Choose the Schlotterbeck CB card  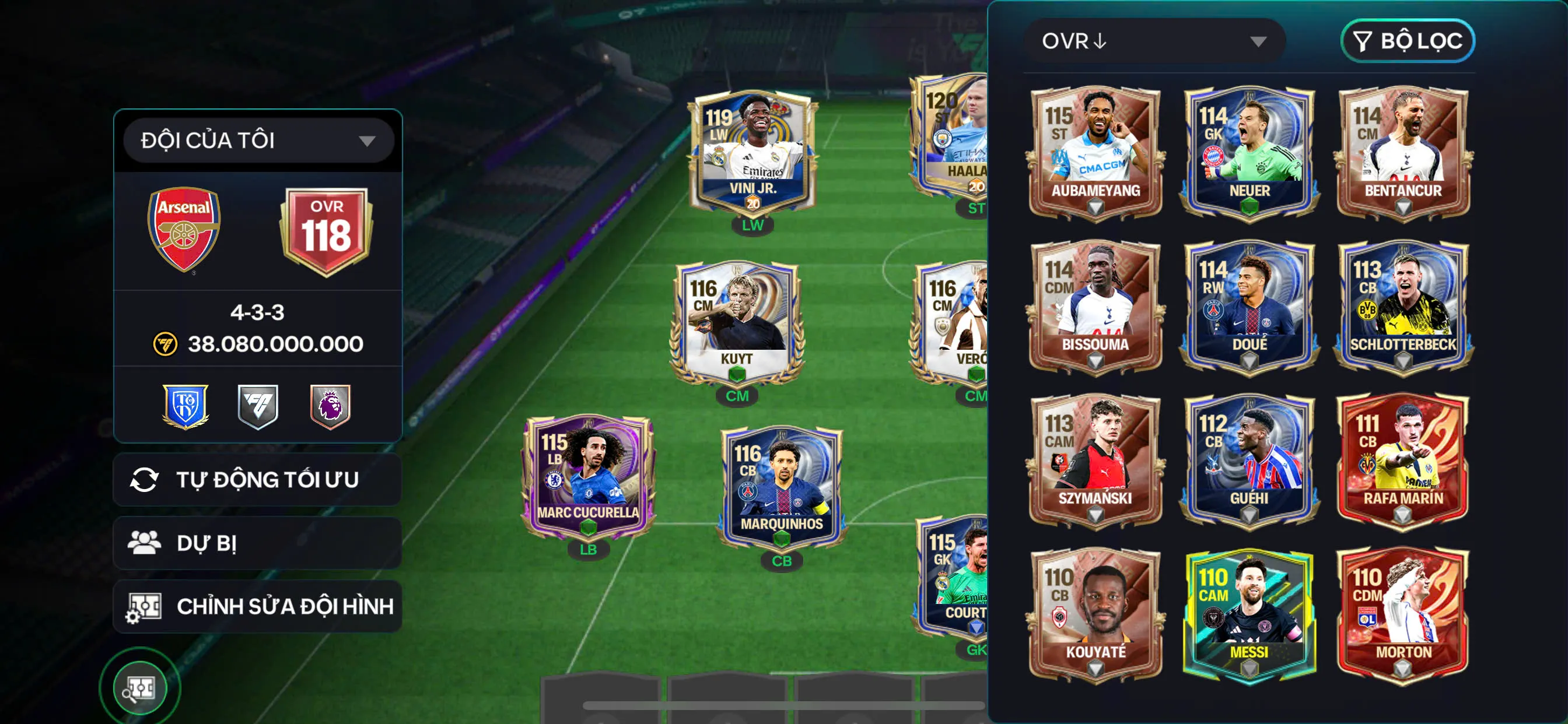coord(1403,307)
